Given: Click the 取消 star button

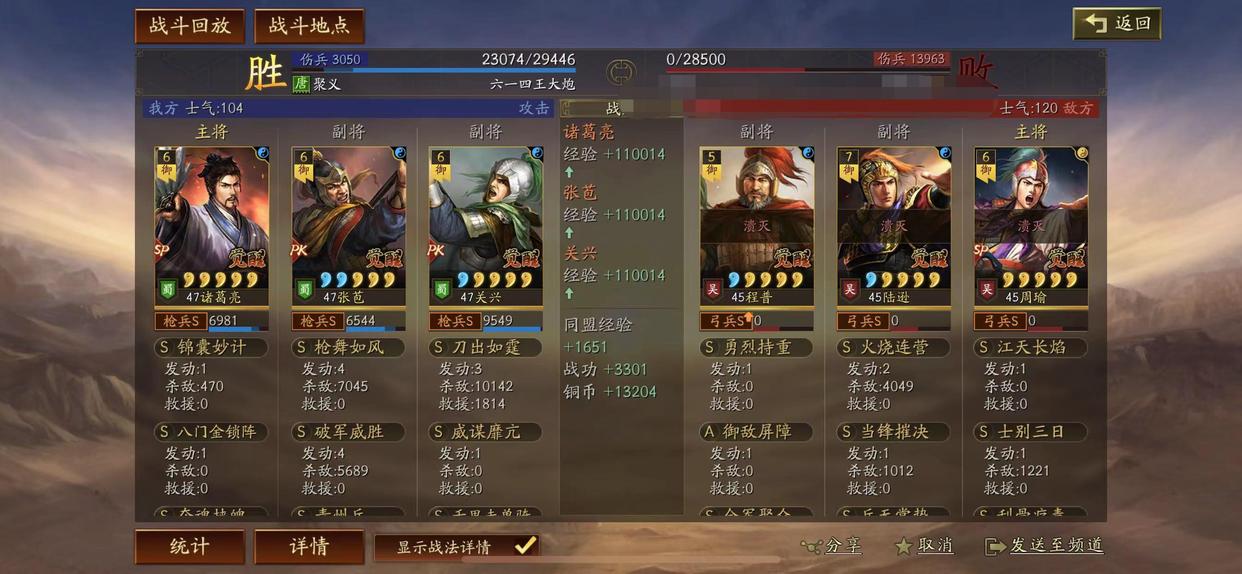Looking at the screenshot, I should pos(923,546).
